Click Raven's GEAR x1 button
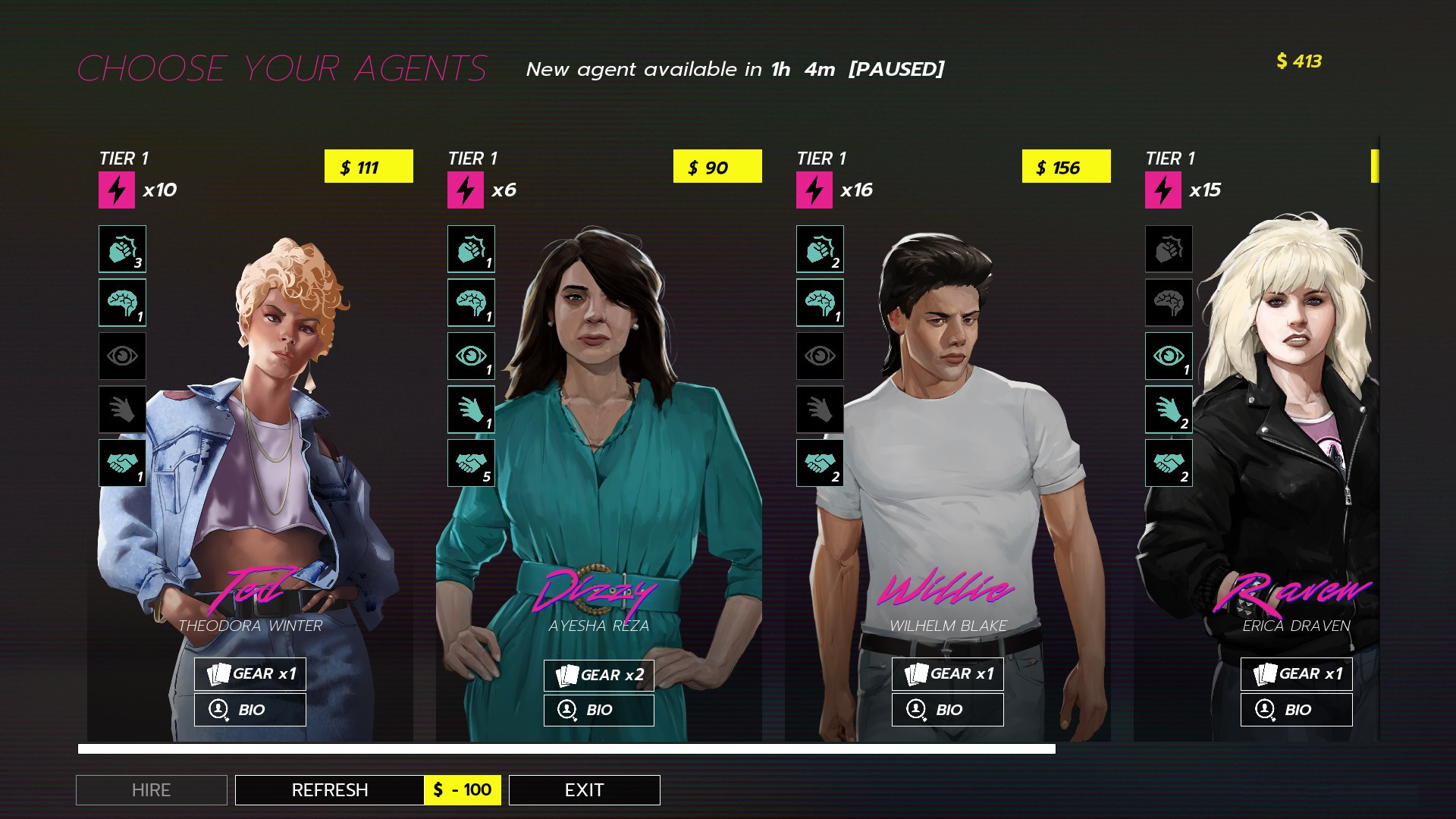The image size is (1456, 819). click(1296, 674)
